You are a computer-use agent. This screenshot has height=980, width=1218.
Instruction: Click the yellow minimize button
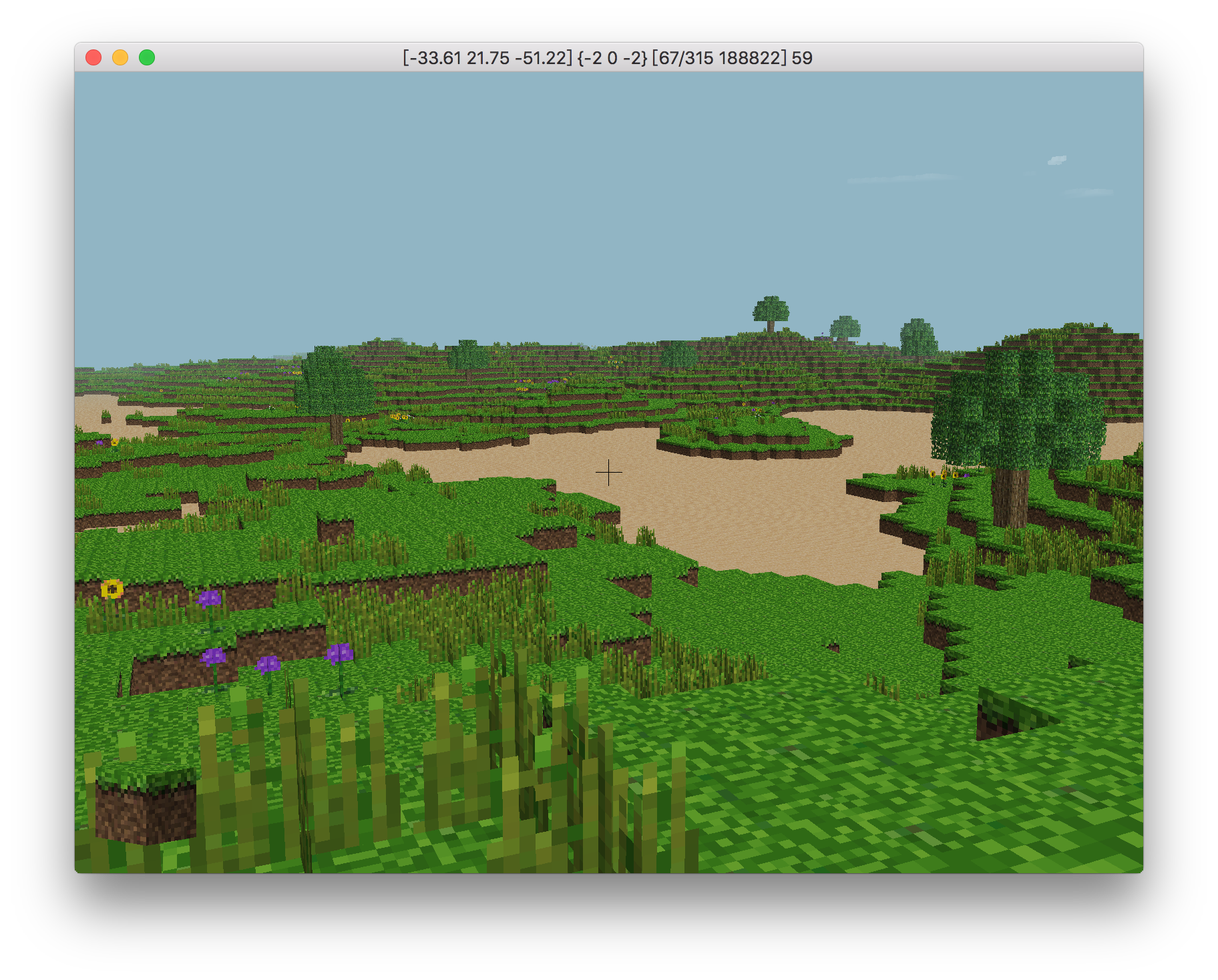[x=120, y=58]
